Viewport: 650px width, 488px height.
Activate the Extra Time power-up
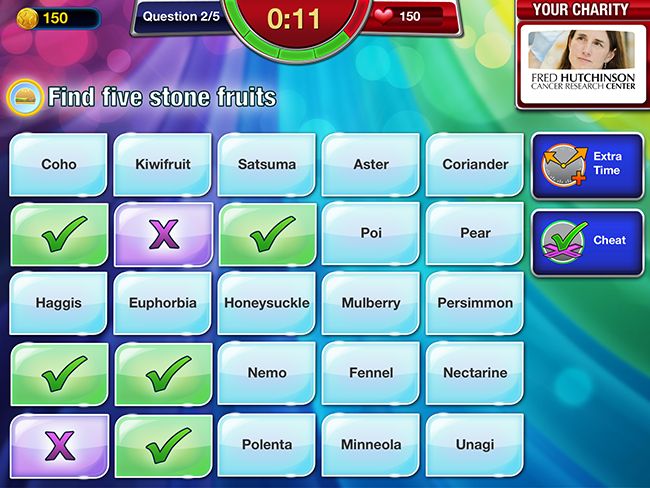tap(588, 164)
